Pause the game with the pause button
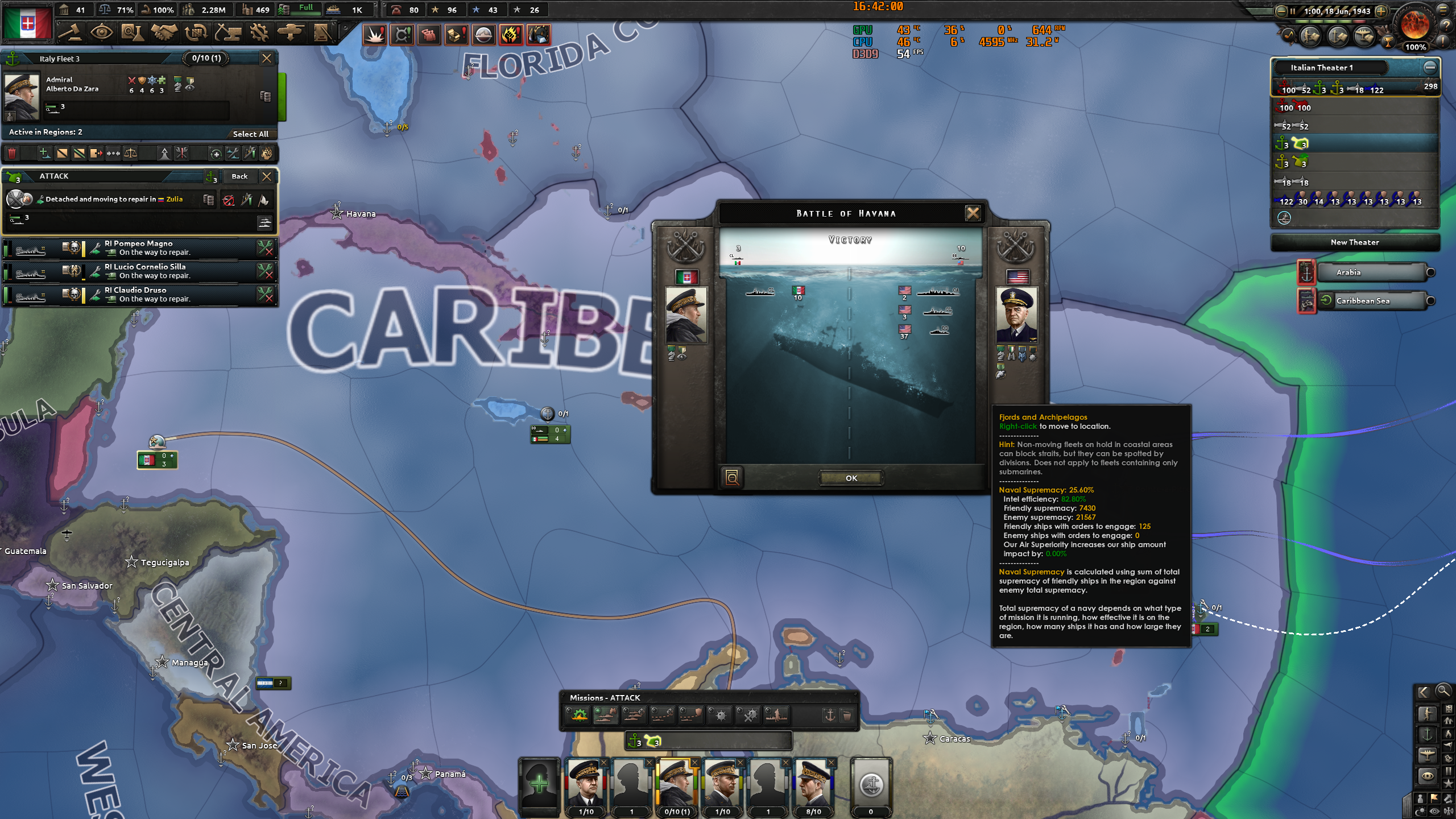Screen dimensions: 1456x819 pos(1294,10)
